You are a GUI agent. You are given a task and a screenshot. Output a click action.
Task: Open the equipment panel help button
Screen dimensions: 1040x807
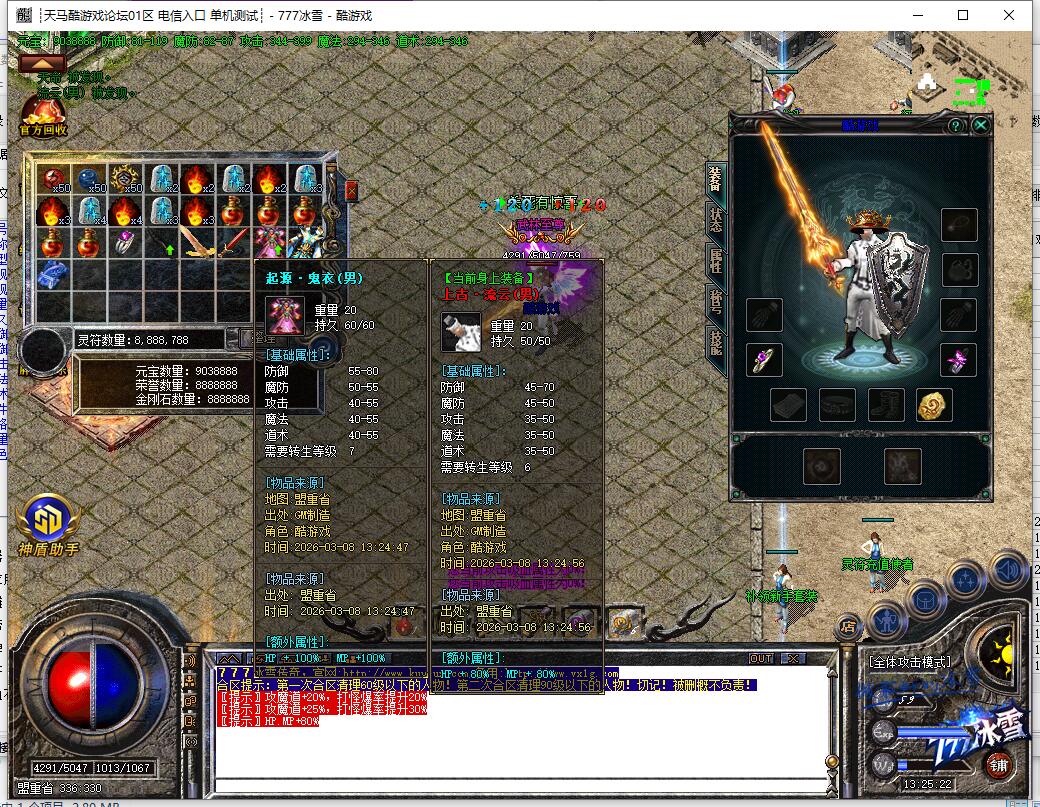point(956,126)
